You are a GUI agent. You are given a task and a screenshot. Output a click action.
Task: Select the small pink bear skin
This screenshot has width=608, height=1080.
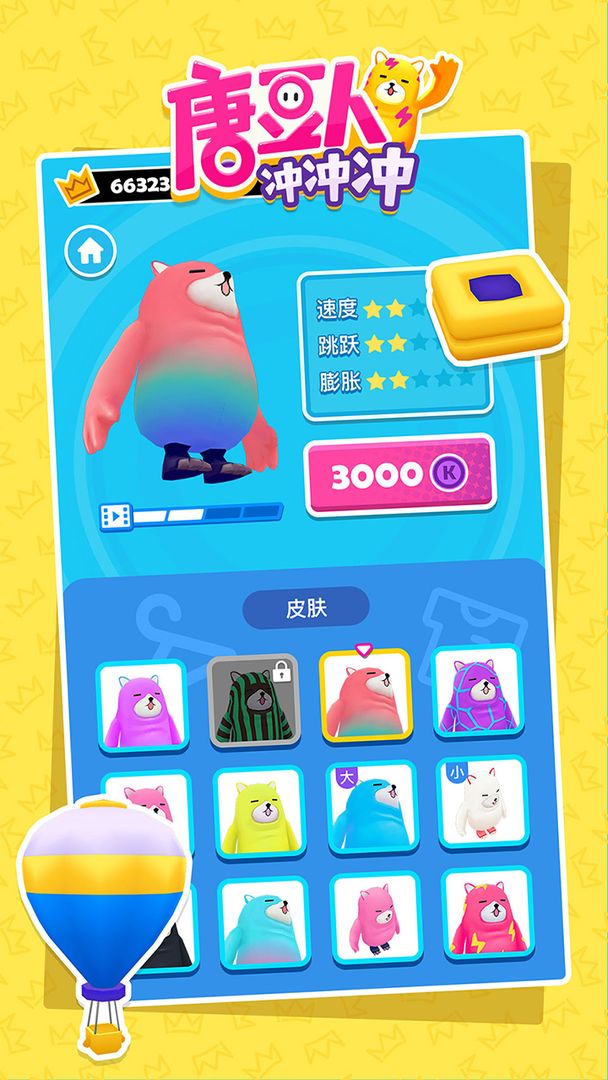click(376, 919)
